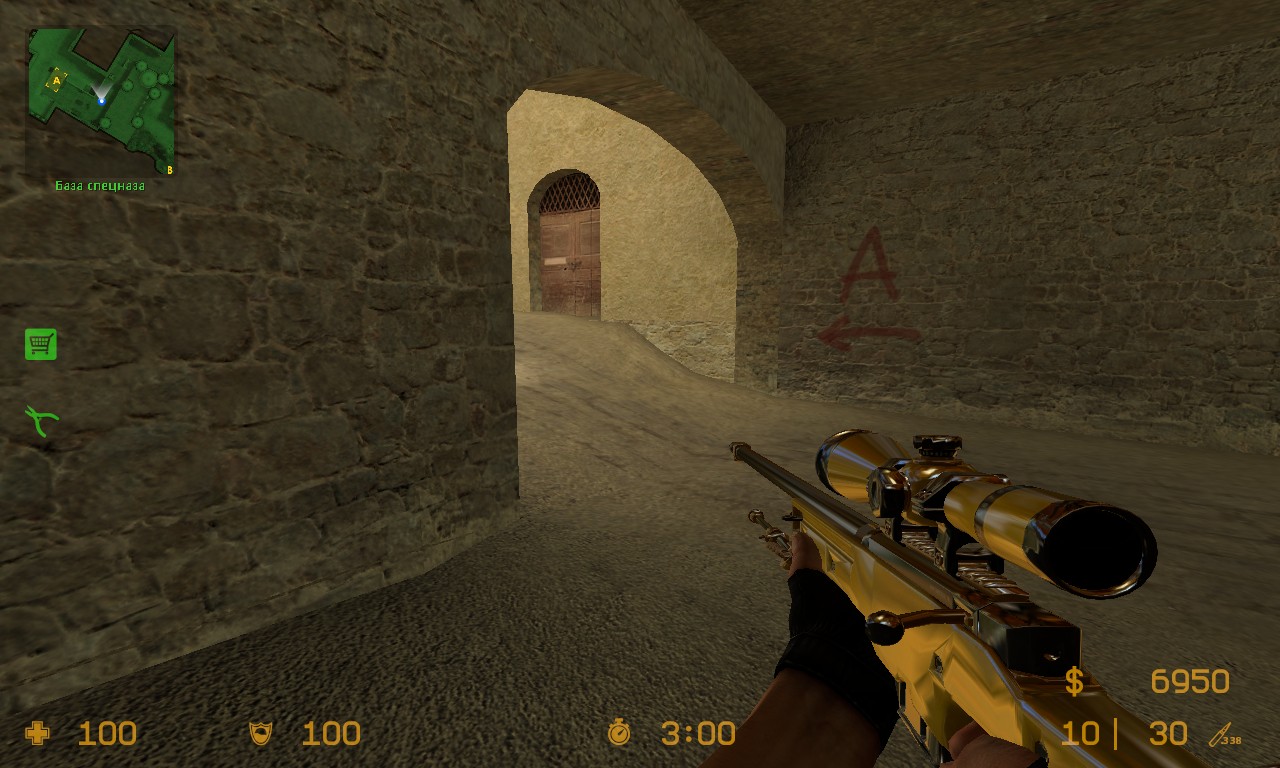Open the buy zone shopping cart icon

click(41, 344)
